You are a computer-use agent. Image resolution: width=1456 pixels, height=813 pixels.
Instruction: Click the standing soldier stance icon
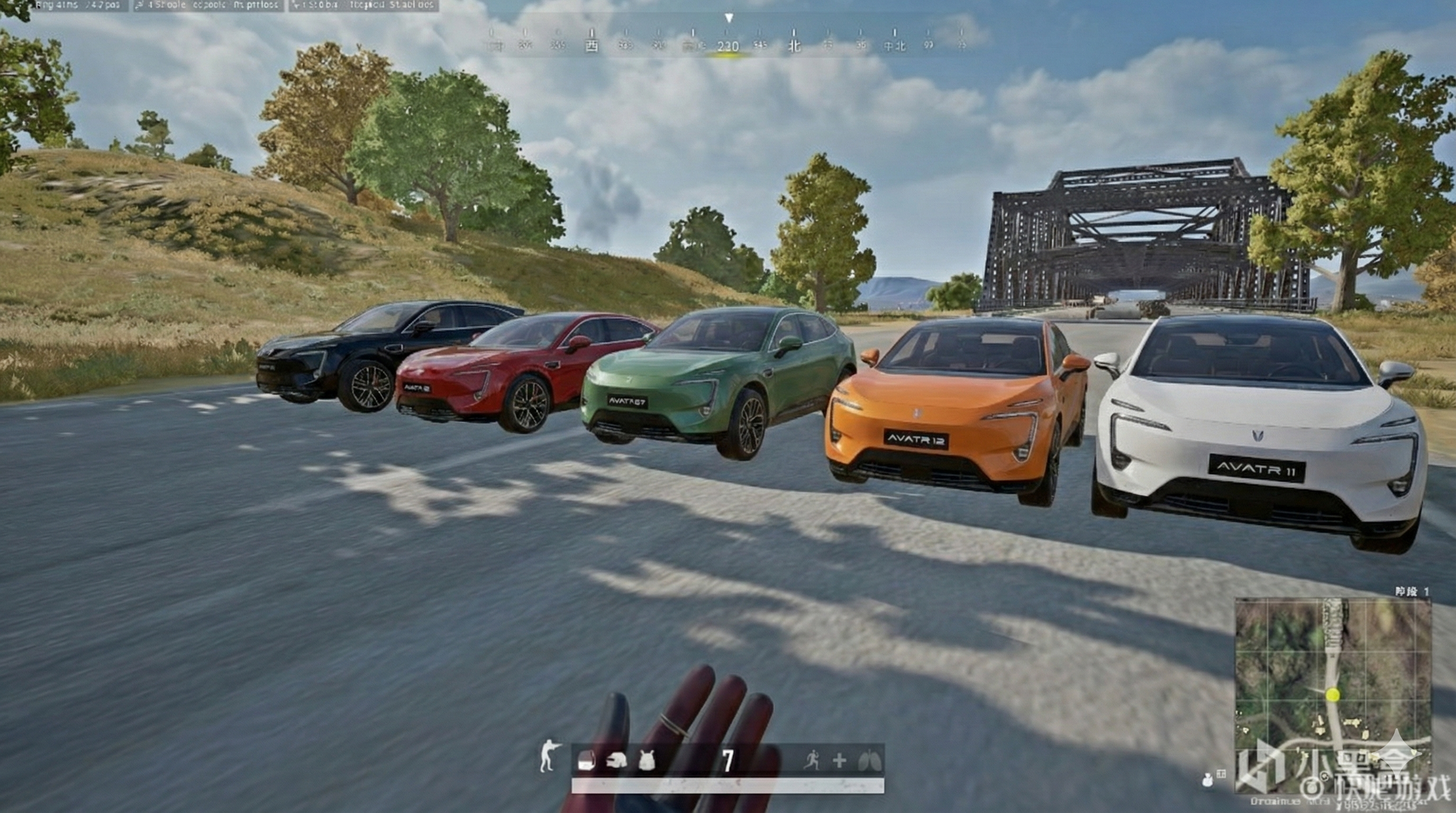click(x=548, y=757)
